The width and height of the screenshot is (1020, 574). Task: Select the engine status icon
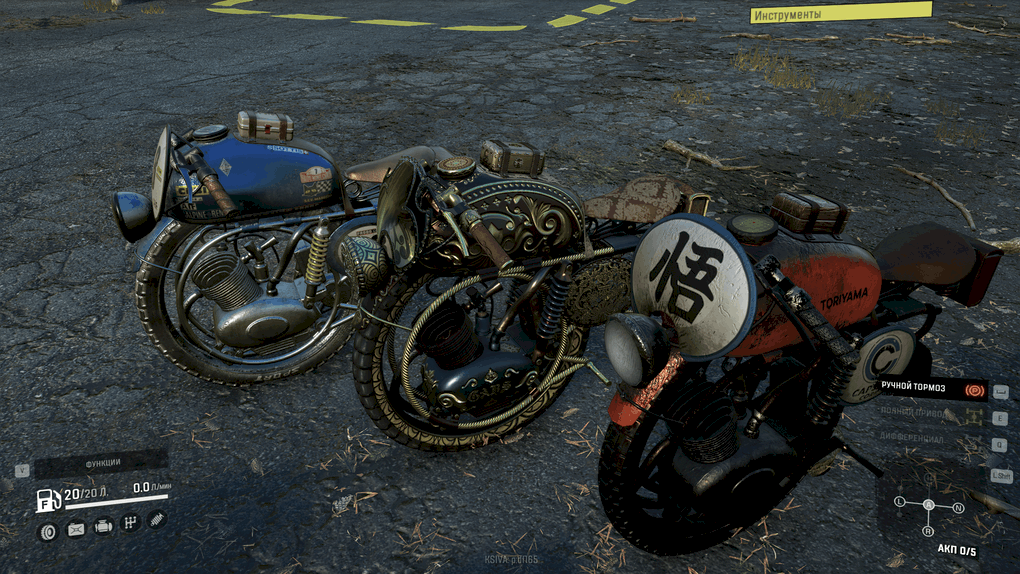[x=103, y=527]
